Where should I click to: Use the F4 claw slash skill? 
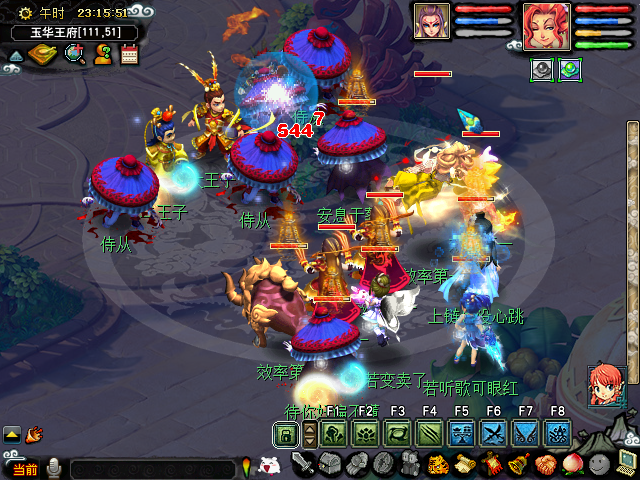pyautogui.click(x=429, y=434)
